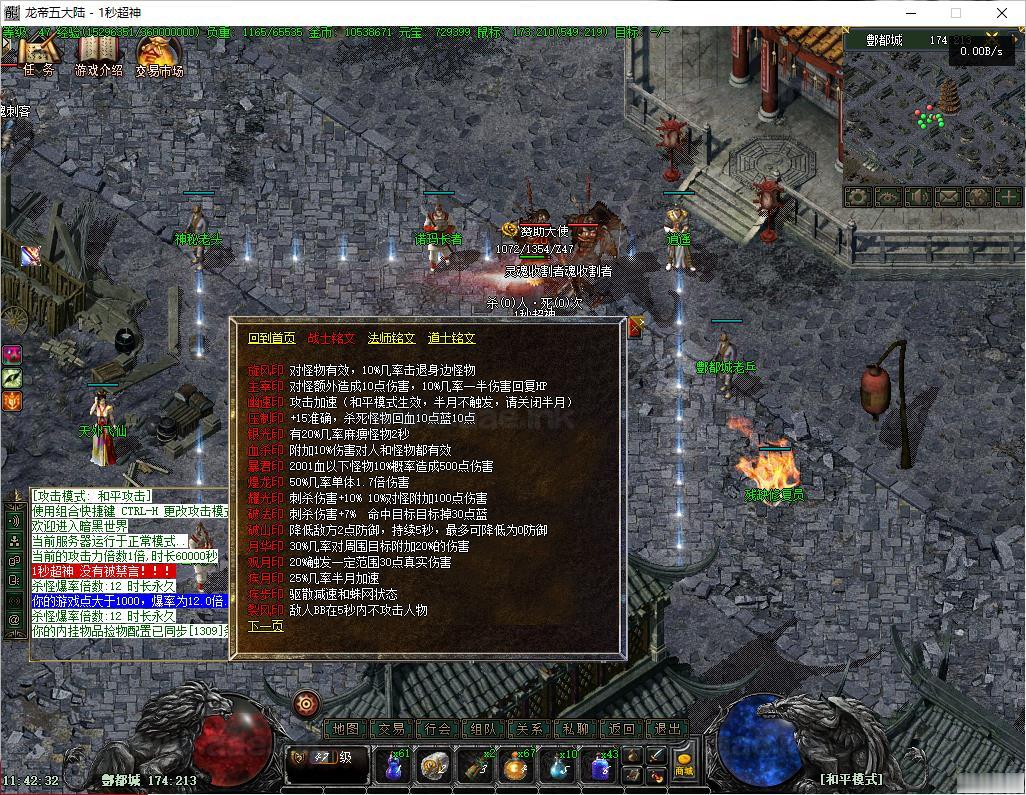Open the 商城 gold shop
The width and height of the screenshot is (1026, 795).
(x=684, y=765)
